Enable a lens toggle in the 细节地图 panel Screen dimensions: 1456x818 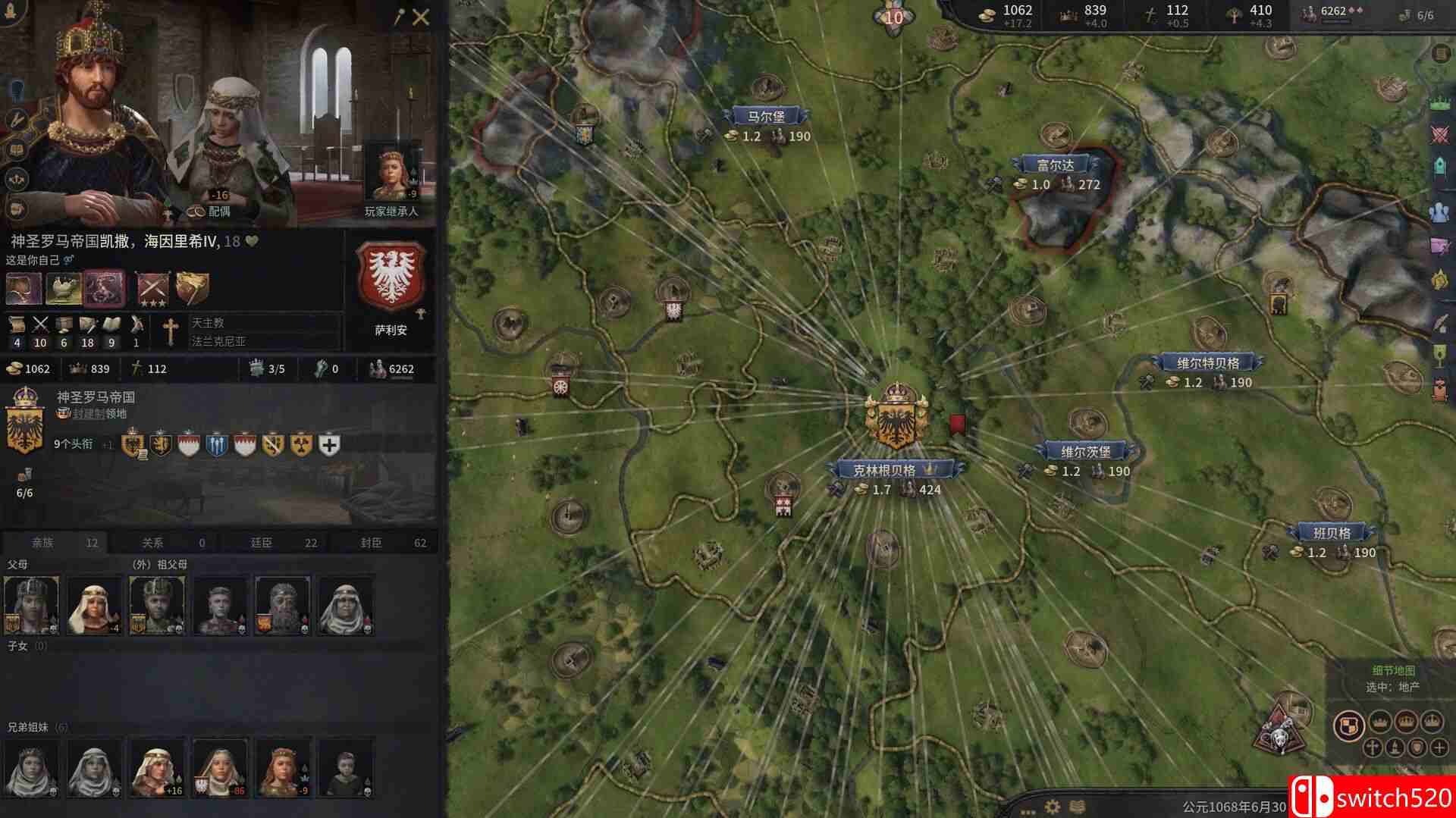coord(1375,747)
